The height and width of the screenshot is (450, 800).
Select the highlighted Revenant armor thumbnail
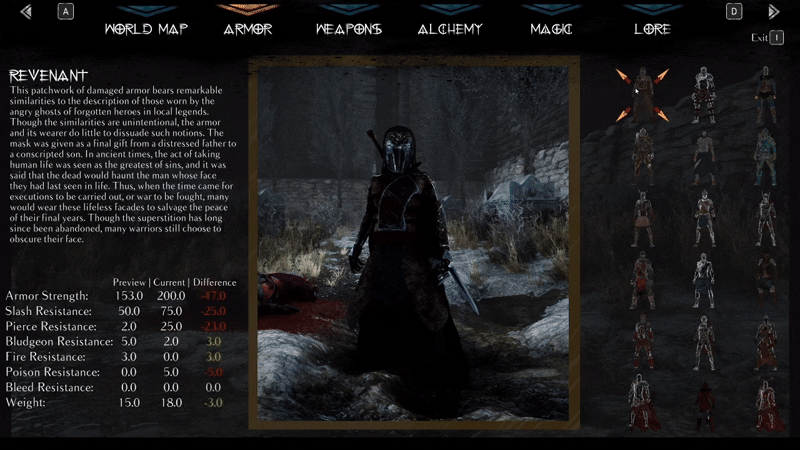point(642,94)
